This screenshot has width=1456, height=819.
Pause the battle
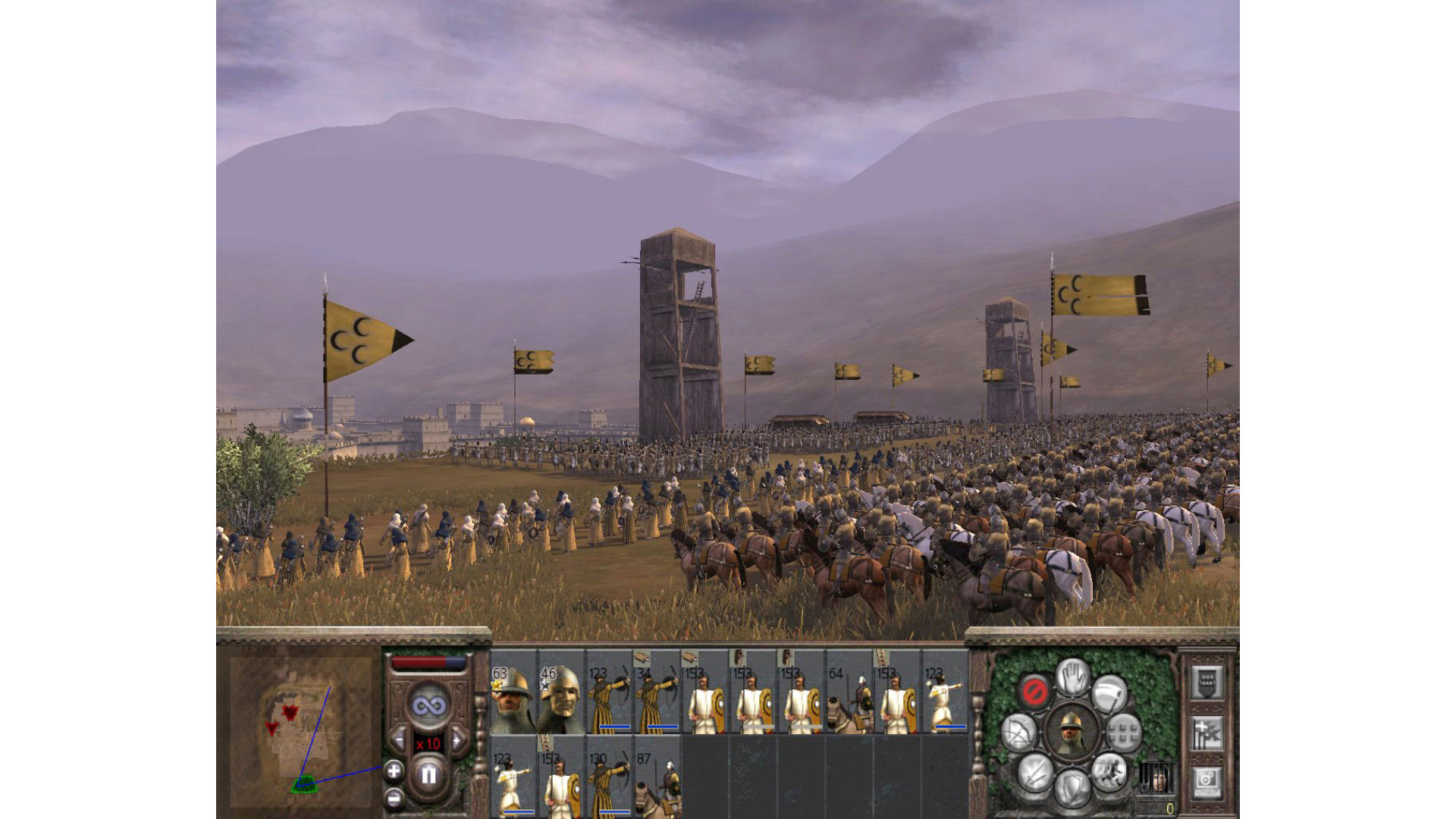(x=428, y=774)
